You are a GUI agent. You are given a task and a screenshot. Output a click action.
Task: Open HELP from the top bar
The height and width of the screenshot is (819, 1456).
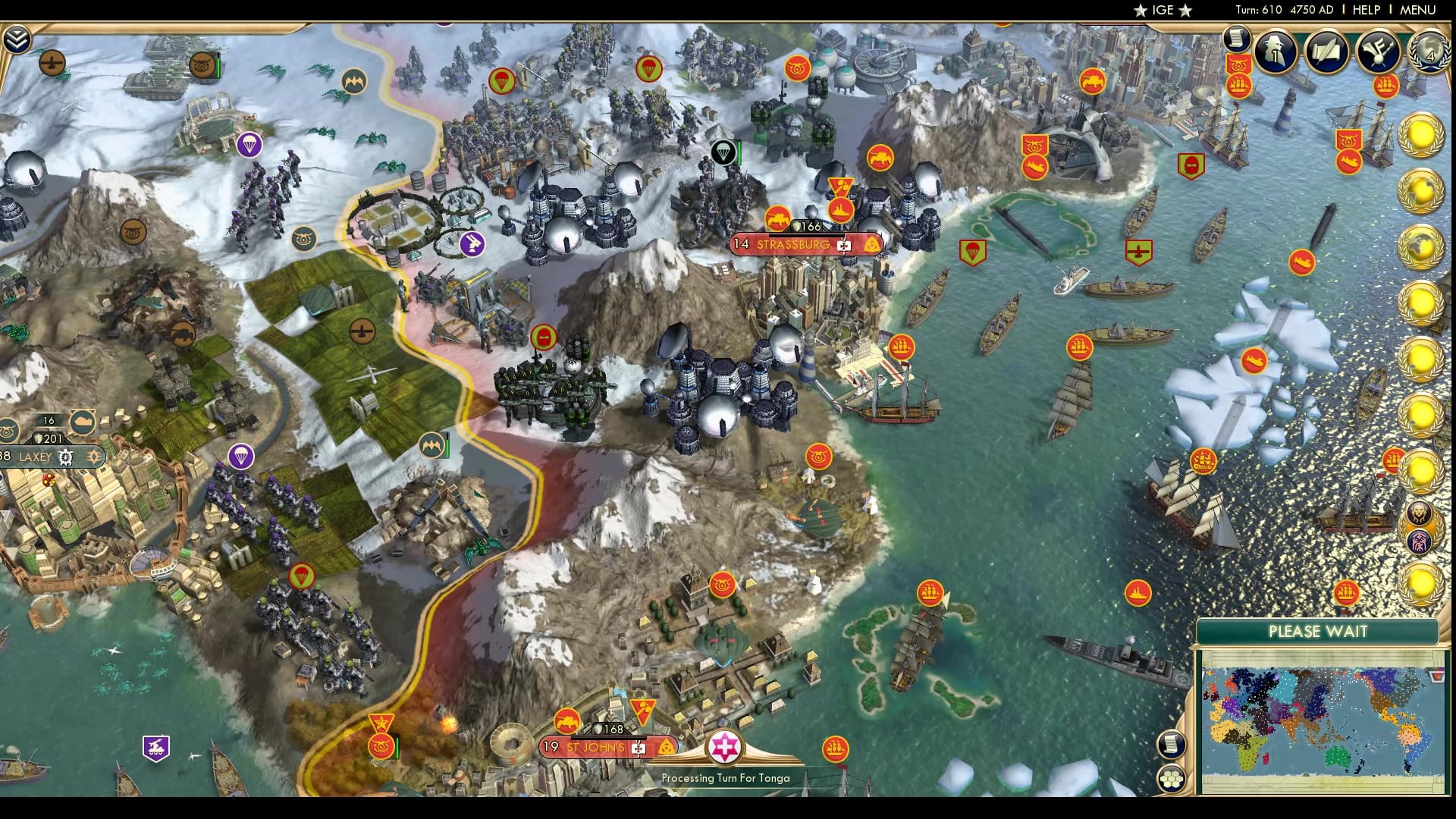pyautogui.click(x=1366, y=11)
